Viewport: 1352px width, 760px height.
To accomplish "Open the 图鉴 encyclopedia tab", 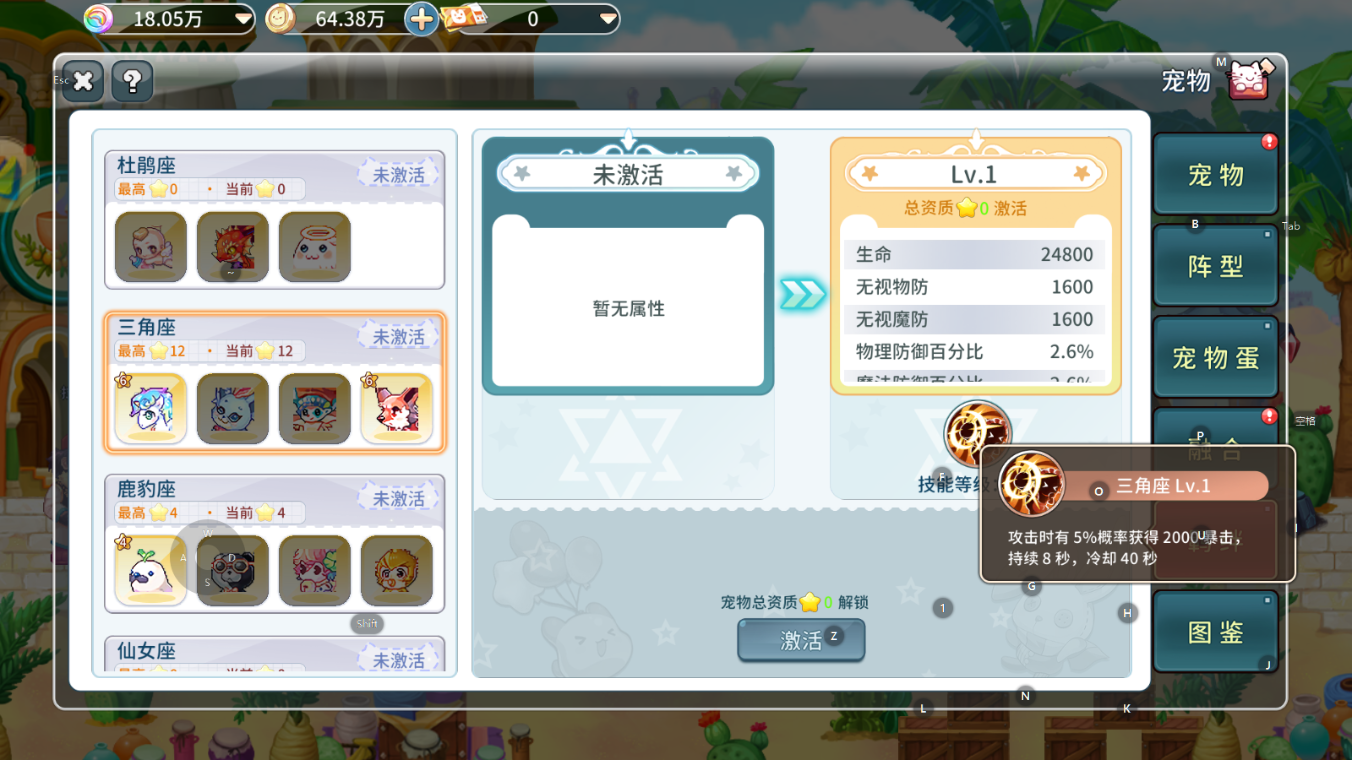I will pyautogui.click(x=1214, y=630).
